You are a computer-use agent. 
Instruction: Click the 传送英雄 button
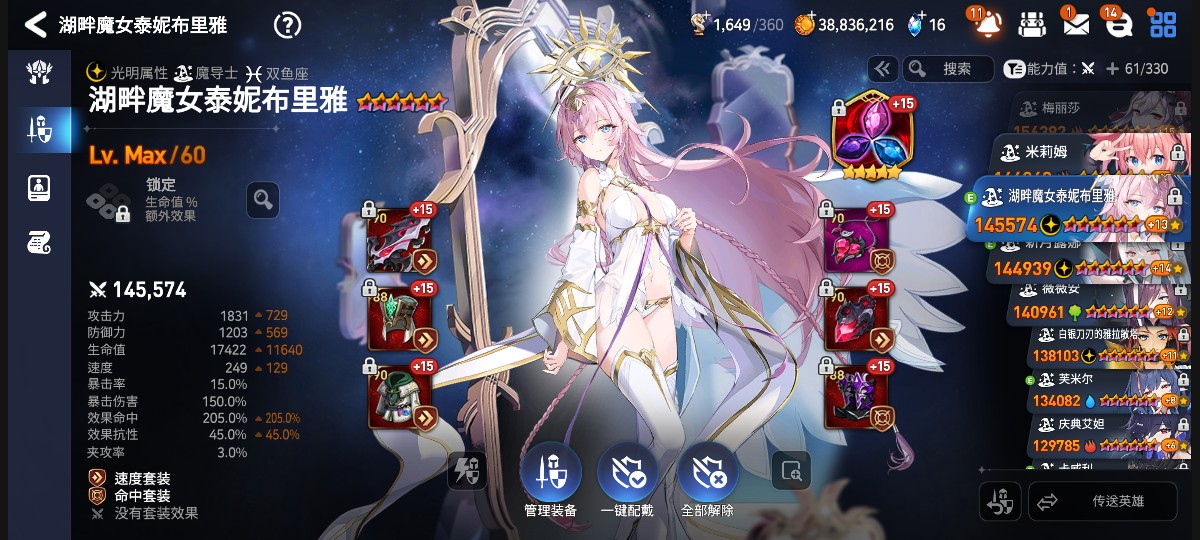point(1103,501)
